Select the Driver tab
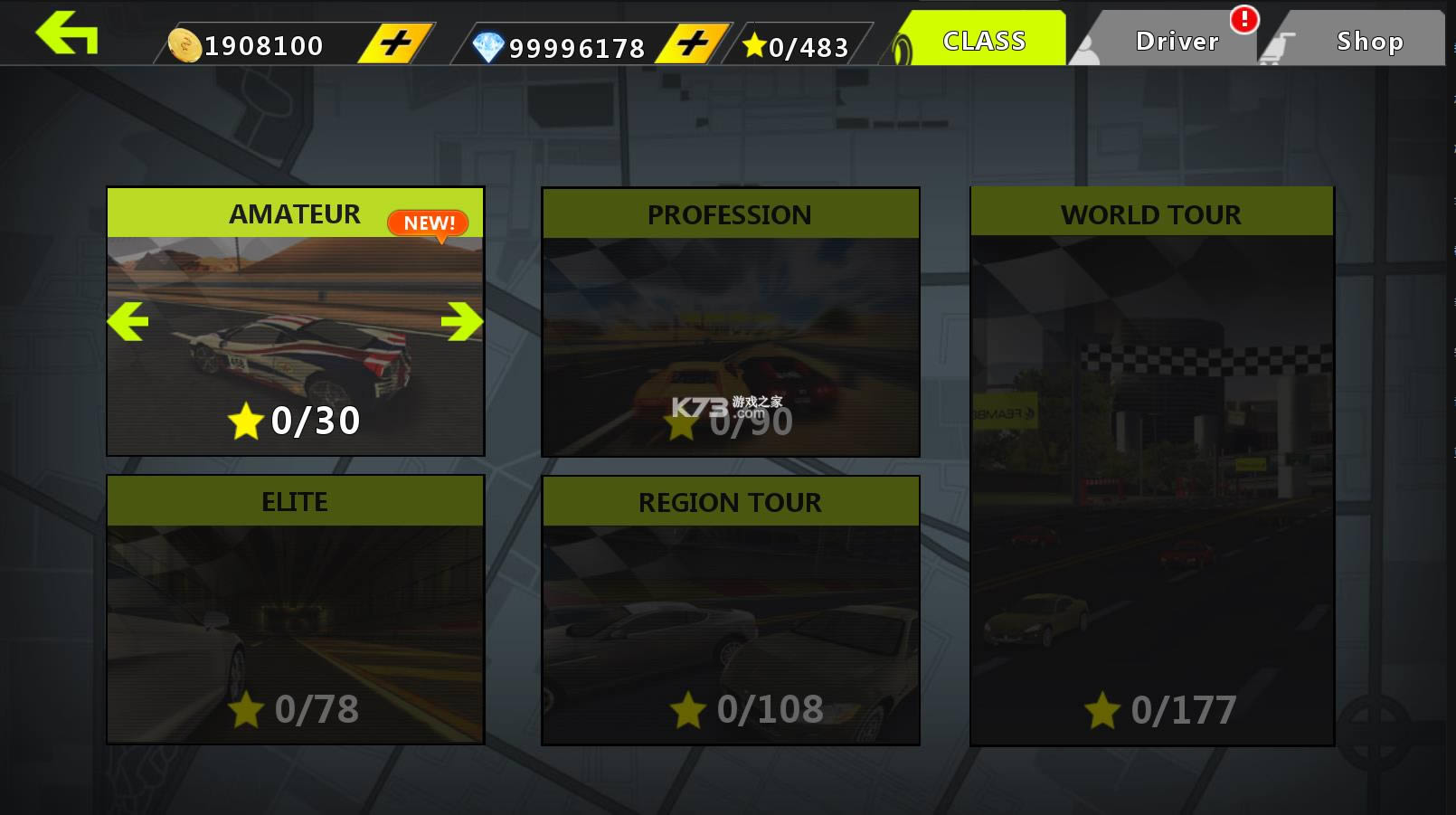Image resolution: width=1456 pixels, height=815 pixels. [x=1177, y=40]
